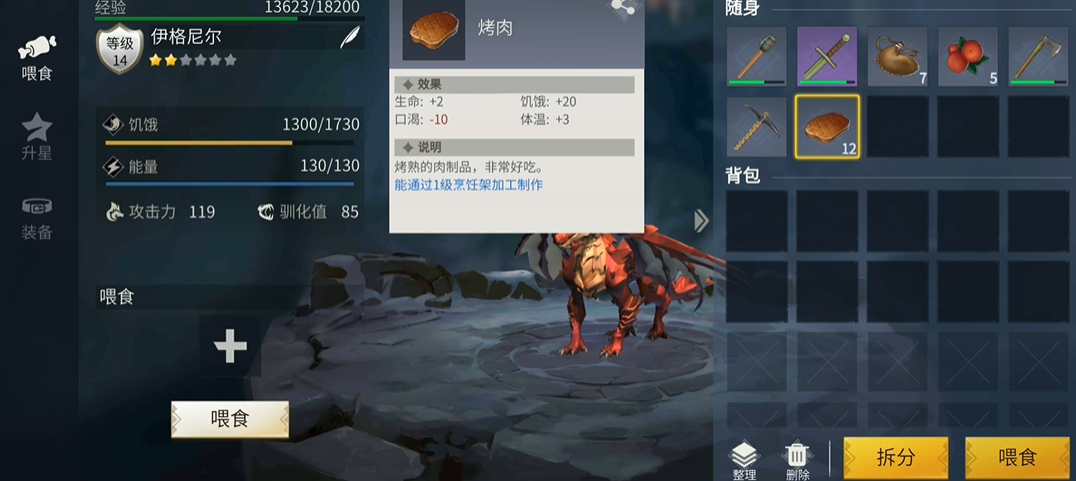Viewport: 1076px width, 481px height.
Task: Rename the pet using the feather icon
Action: [x=349, y=38]
